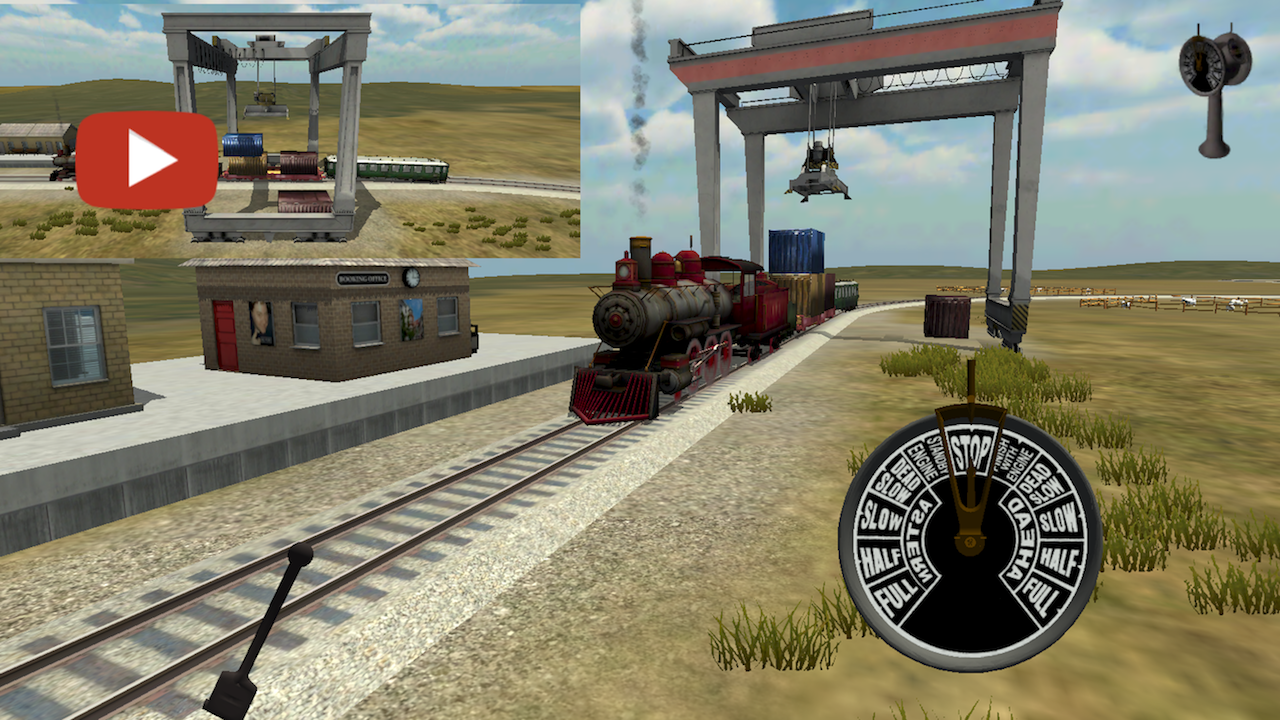Image resolution: width=1280 pixels, height=720 pixels.
Task: Select FINISH WITH ENGINE on the telegraph
Action: tap(1013, 461)
